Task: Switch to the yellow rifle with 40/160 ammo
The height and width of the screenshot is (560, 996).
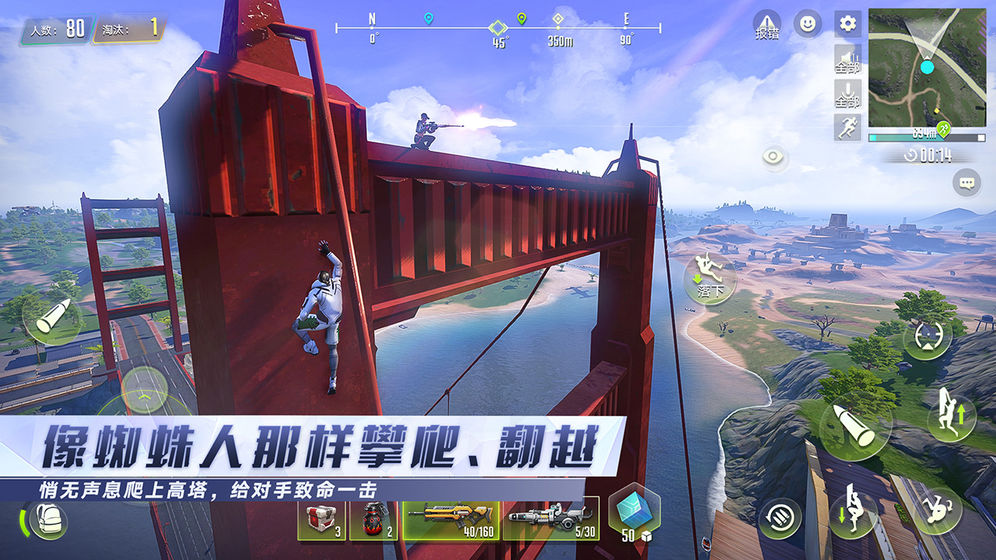Action: pyautogui.click(x=451, y=518)
